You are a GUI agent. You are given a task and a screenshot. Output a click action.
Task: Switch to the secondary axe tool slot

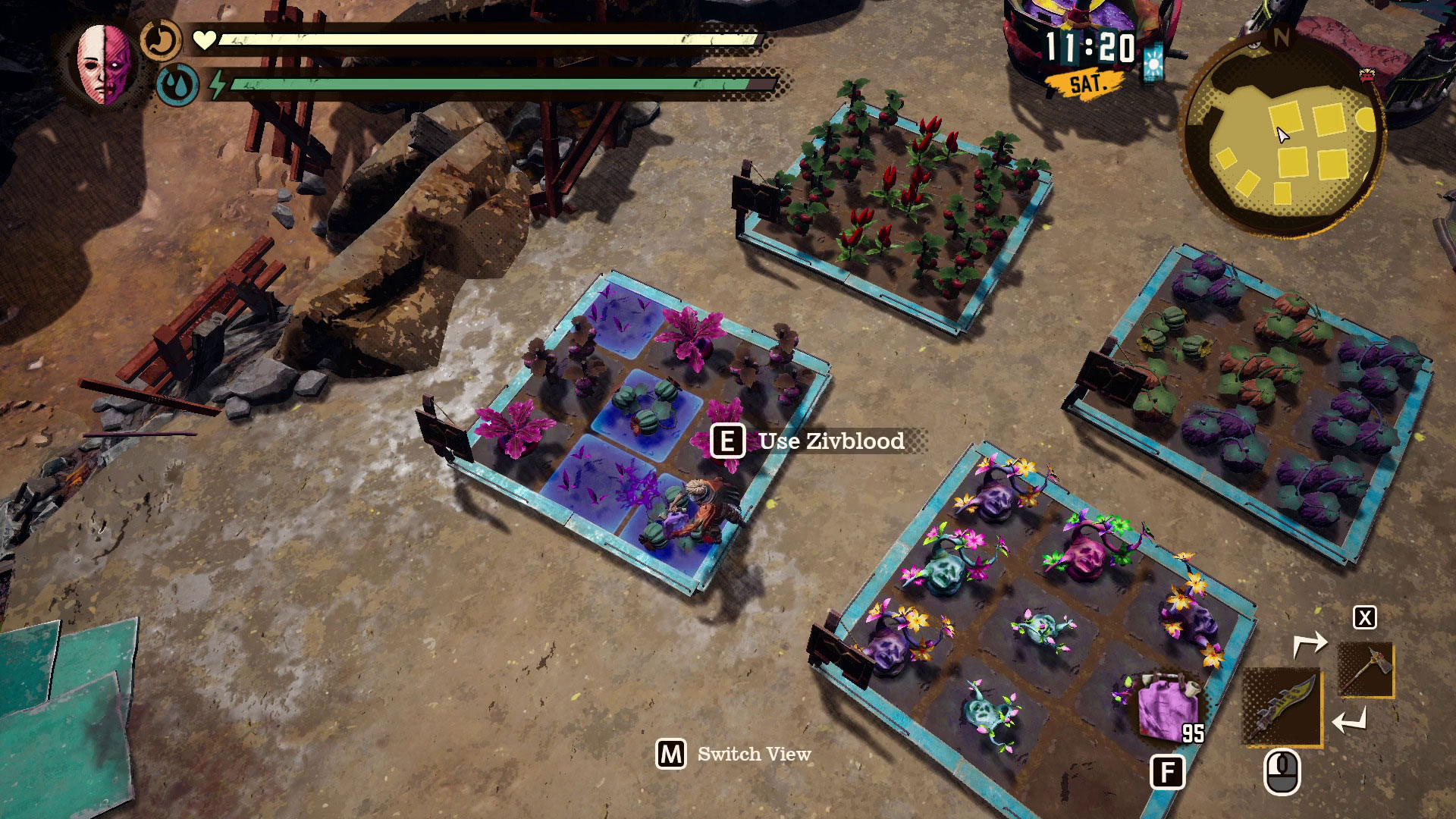pyautogui.click(x=1365, y=670)
